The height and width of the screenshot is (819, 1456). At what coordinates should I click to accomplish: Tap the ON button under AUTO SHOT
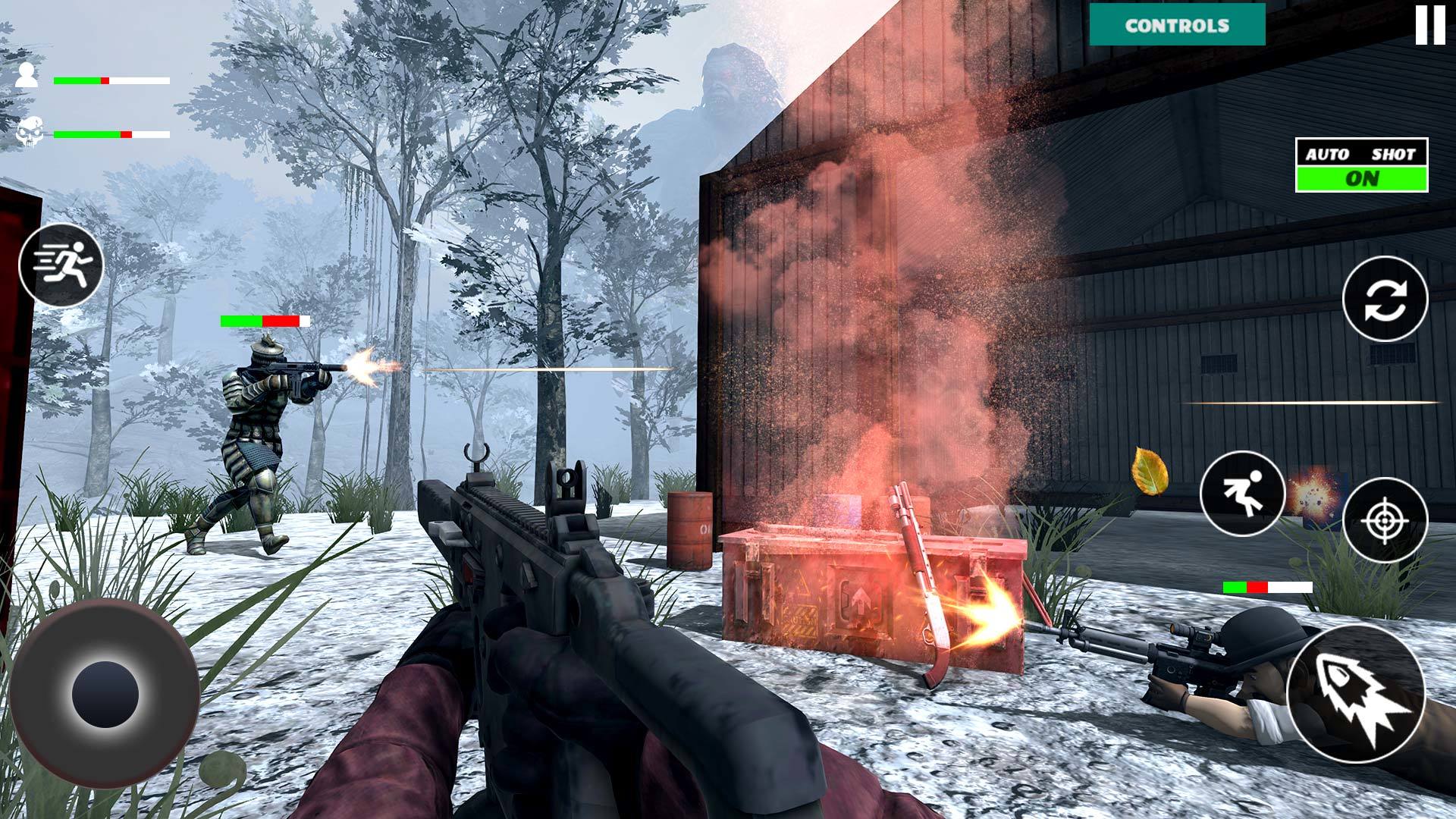pos(1360,177)
